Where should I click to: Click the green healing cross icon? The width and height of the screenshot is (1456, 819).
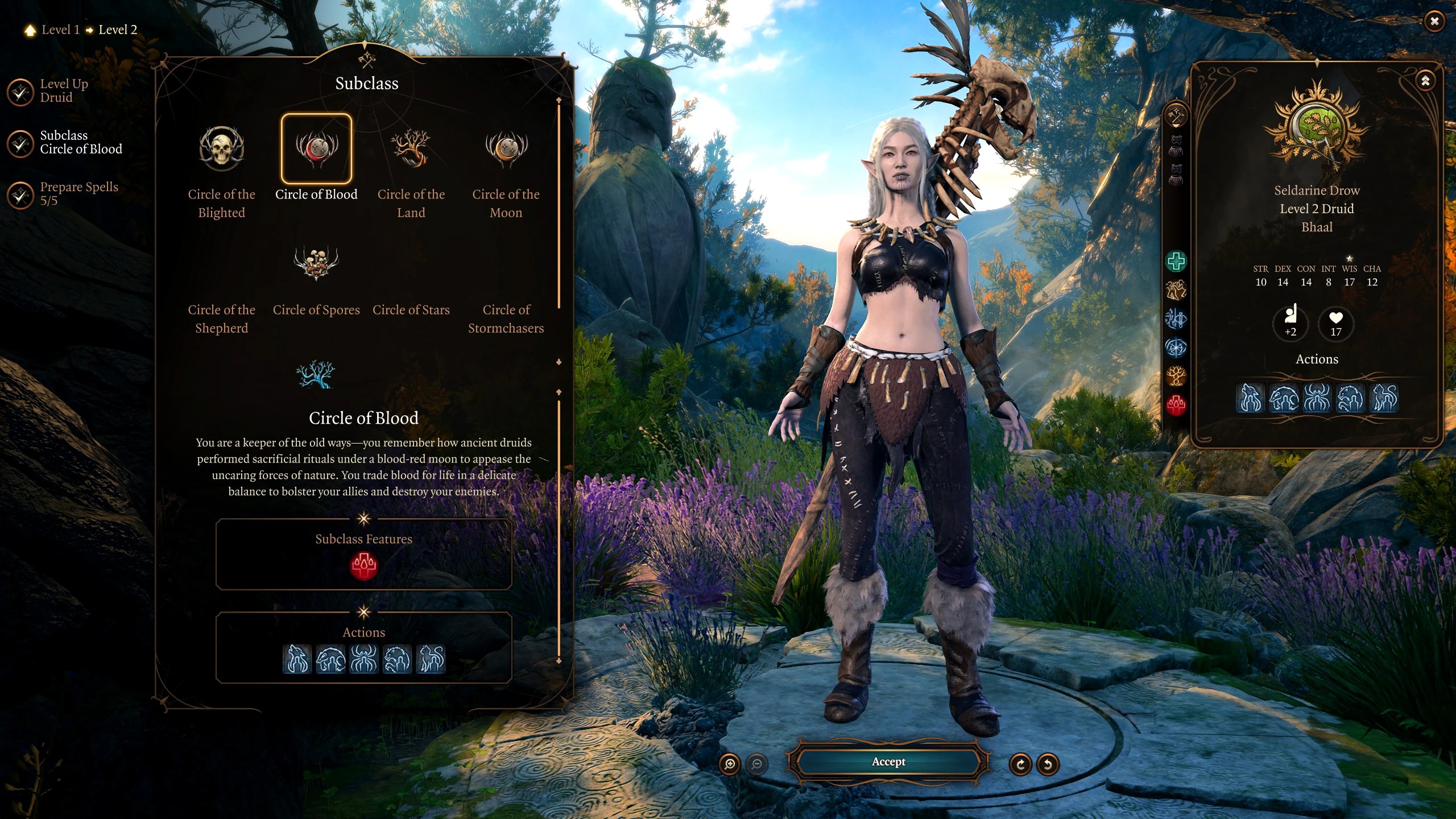[1176, 261]
